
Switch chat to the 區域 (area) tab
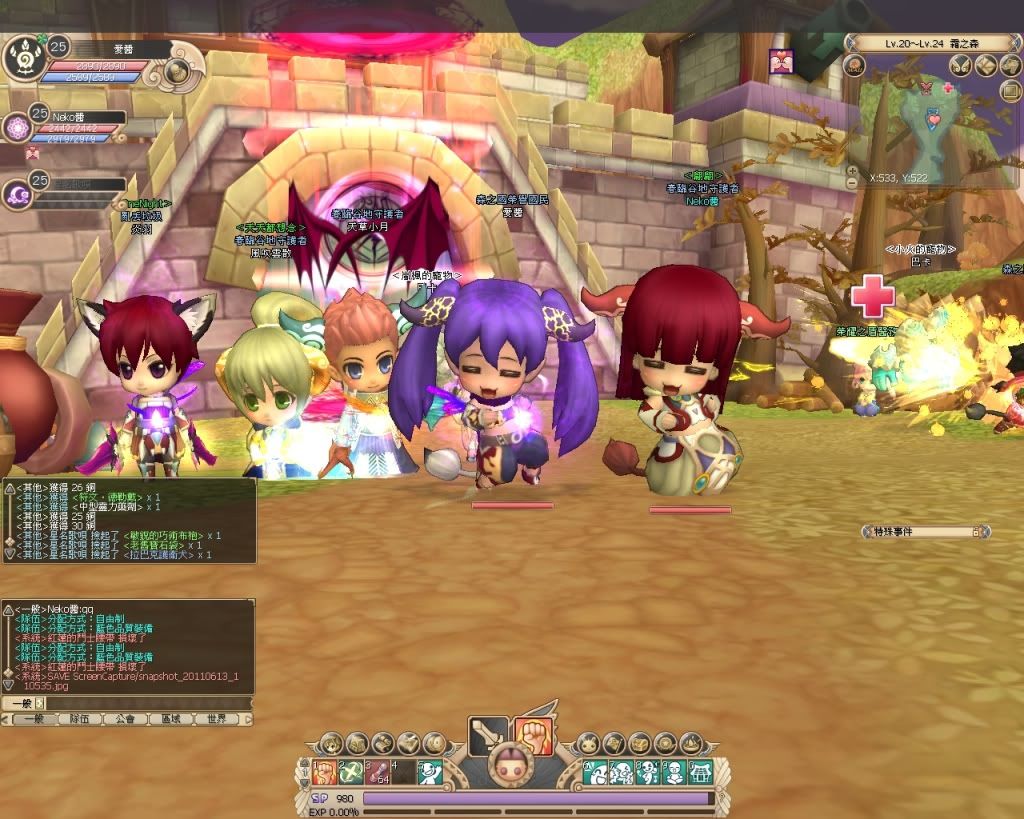click(171, 719)
